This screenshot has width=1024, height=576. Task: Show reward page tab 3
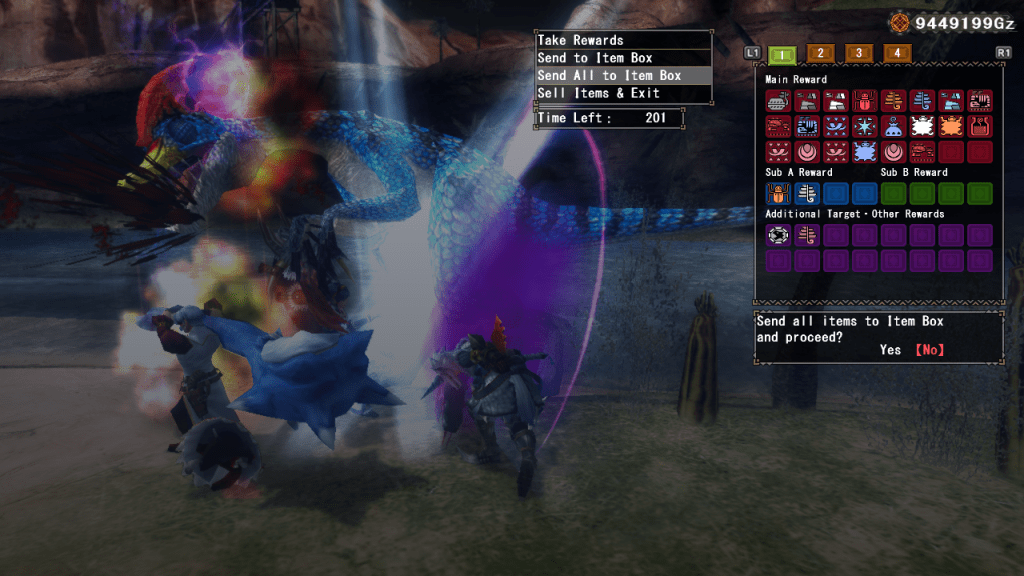point(858,53)
